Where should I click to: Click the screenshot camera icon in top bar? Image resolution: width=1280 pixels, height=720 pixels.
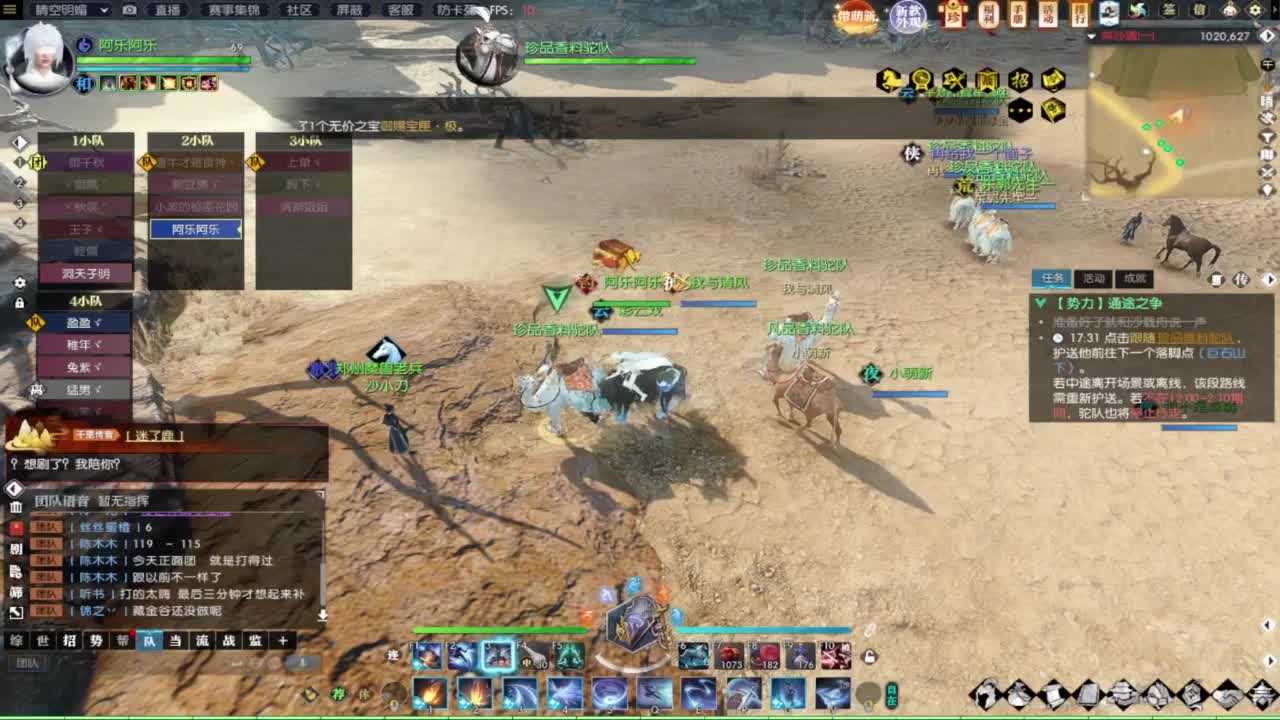point(128,10)
